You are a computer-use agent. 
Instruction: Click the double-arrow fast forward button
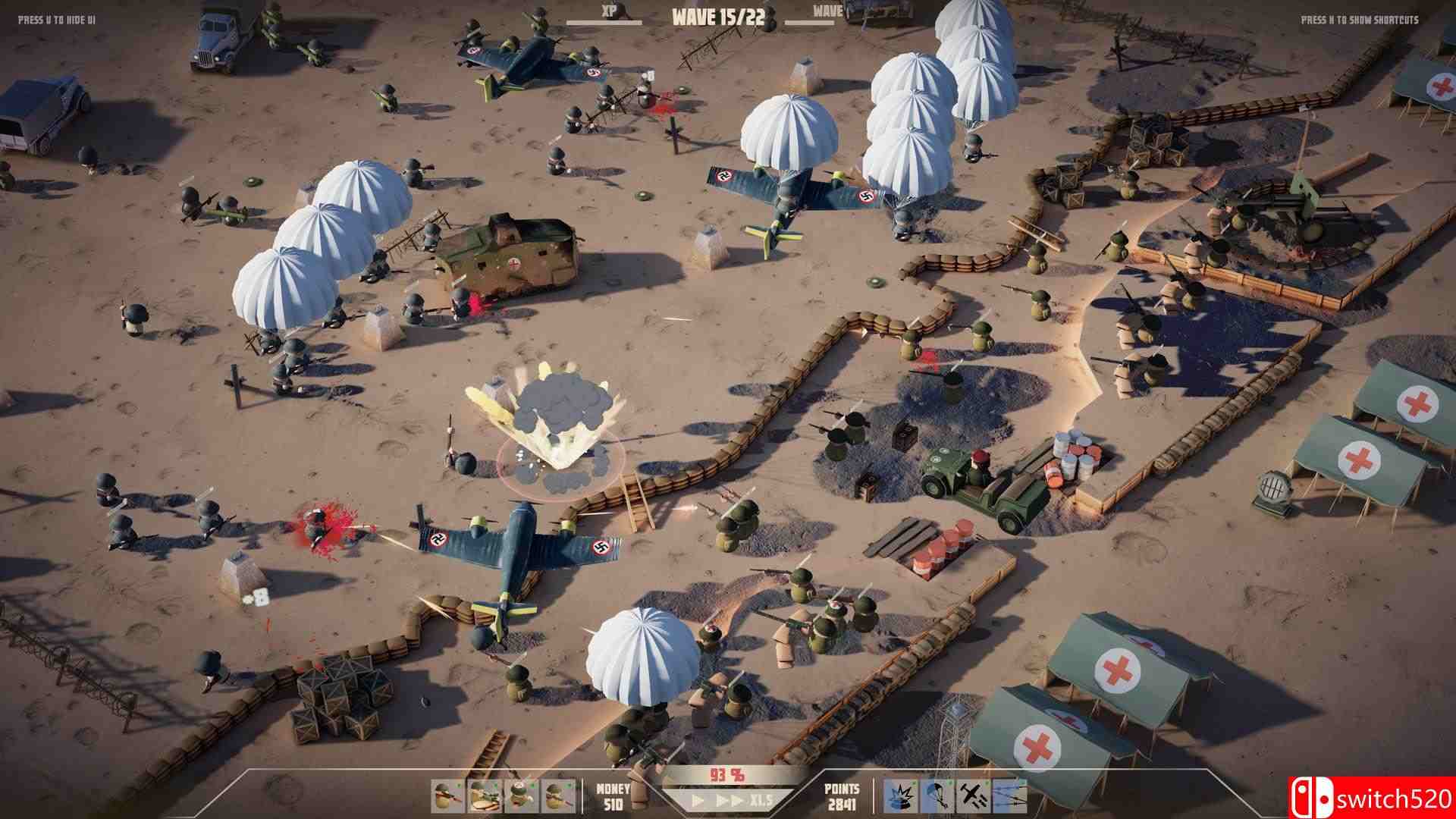[730, 802]
